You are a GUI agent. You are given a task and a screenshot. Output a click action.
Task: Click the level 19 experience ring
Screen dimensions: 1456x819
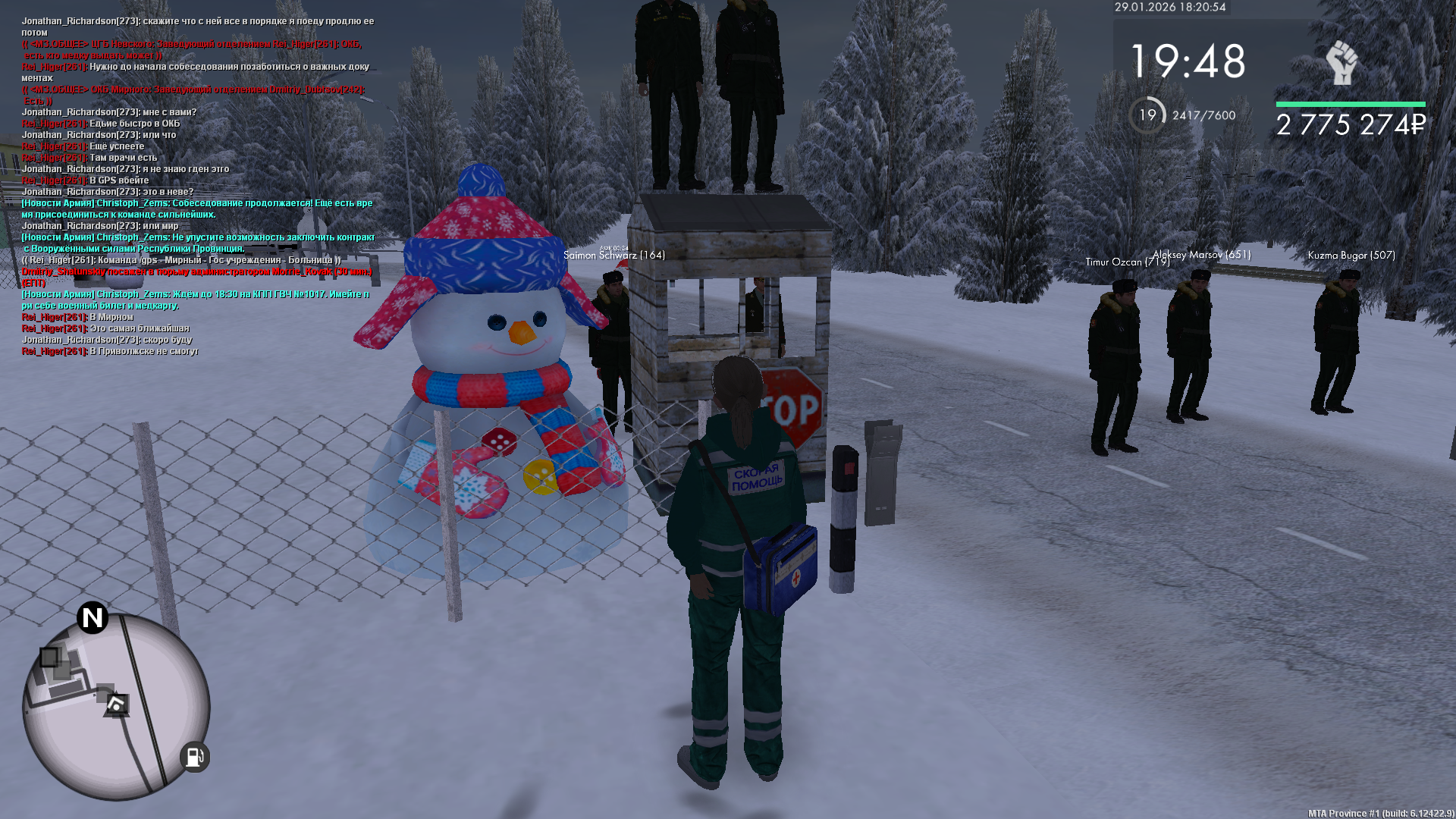tap(1147, 115)
